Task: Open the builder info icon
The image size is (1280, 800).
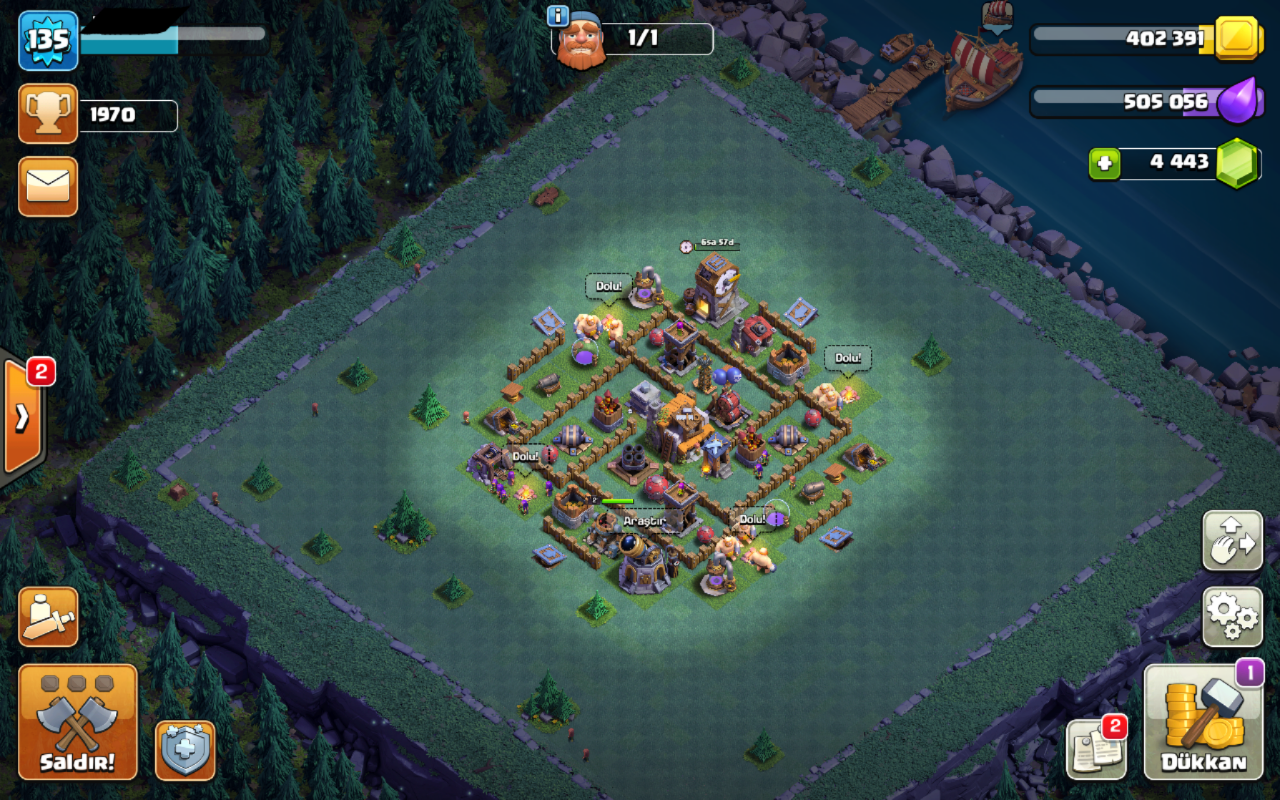Action: [559, 16]
